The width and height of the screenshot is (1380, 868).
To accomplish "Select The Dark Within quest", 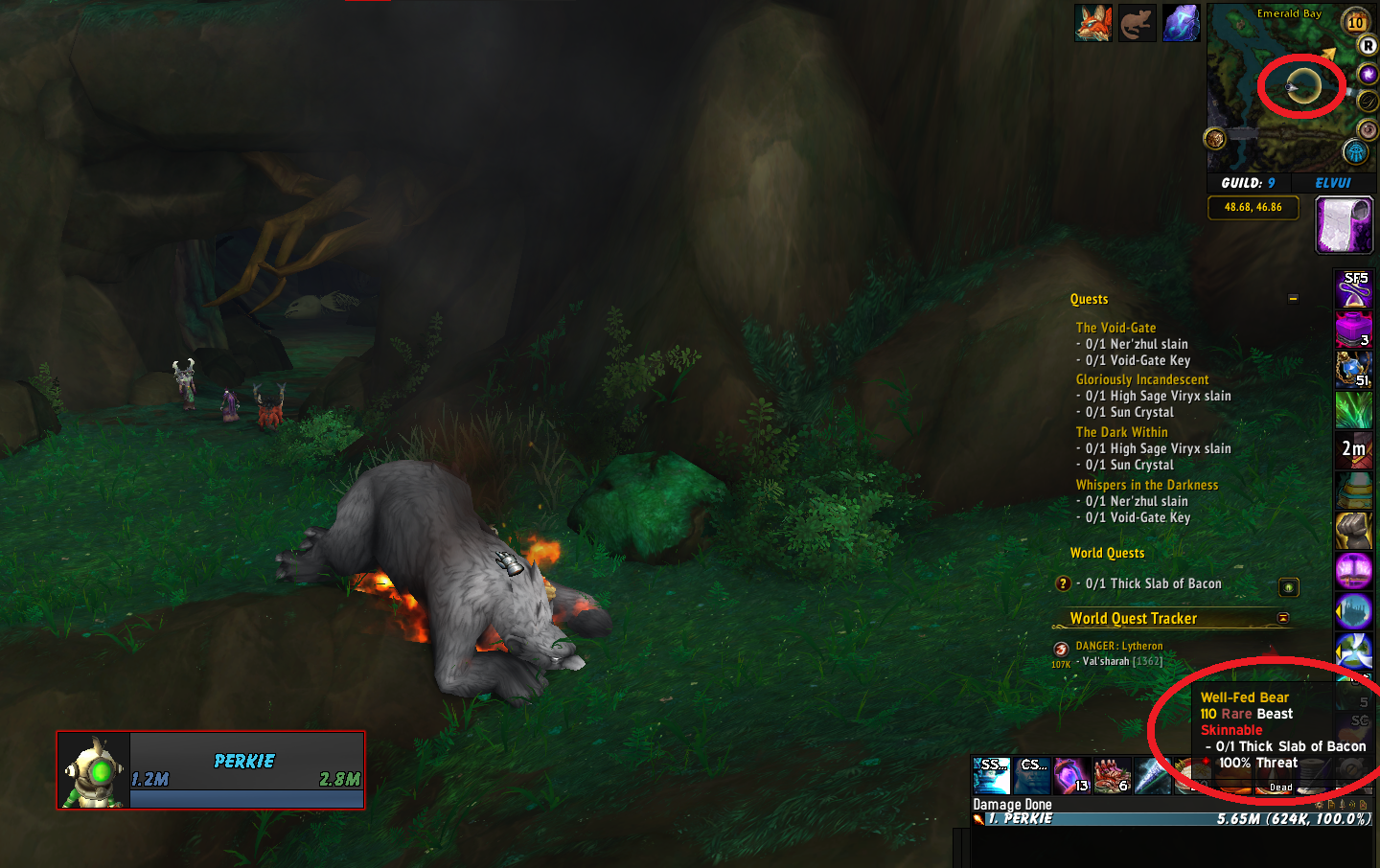I will (1121, 432).
